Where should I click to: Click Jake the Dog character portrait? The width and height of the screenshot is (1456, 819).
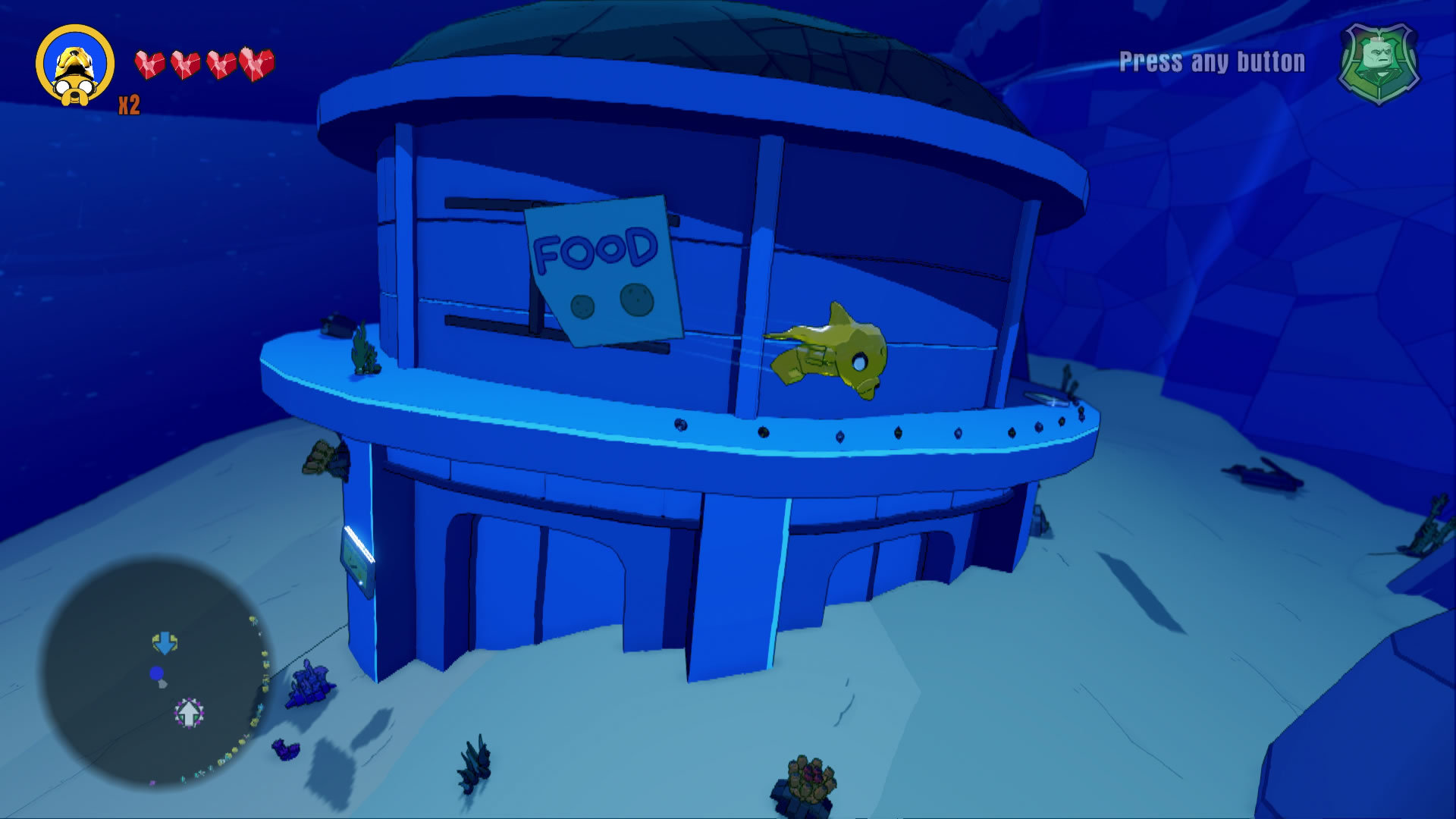pyautogui.click(x=75, y=66)
